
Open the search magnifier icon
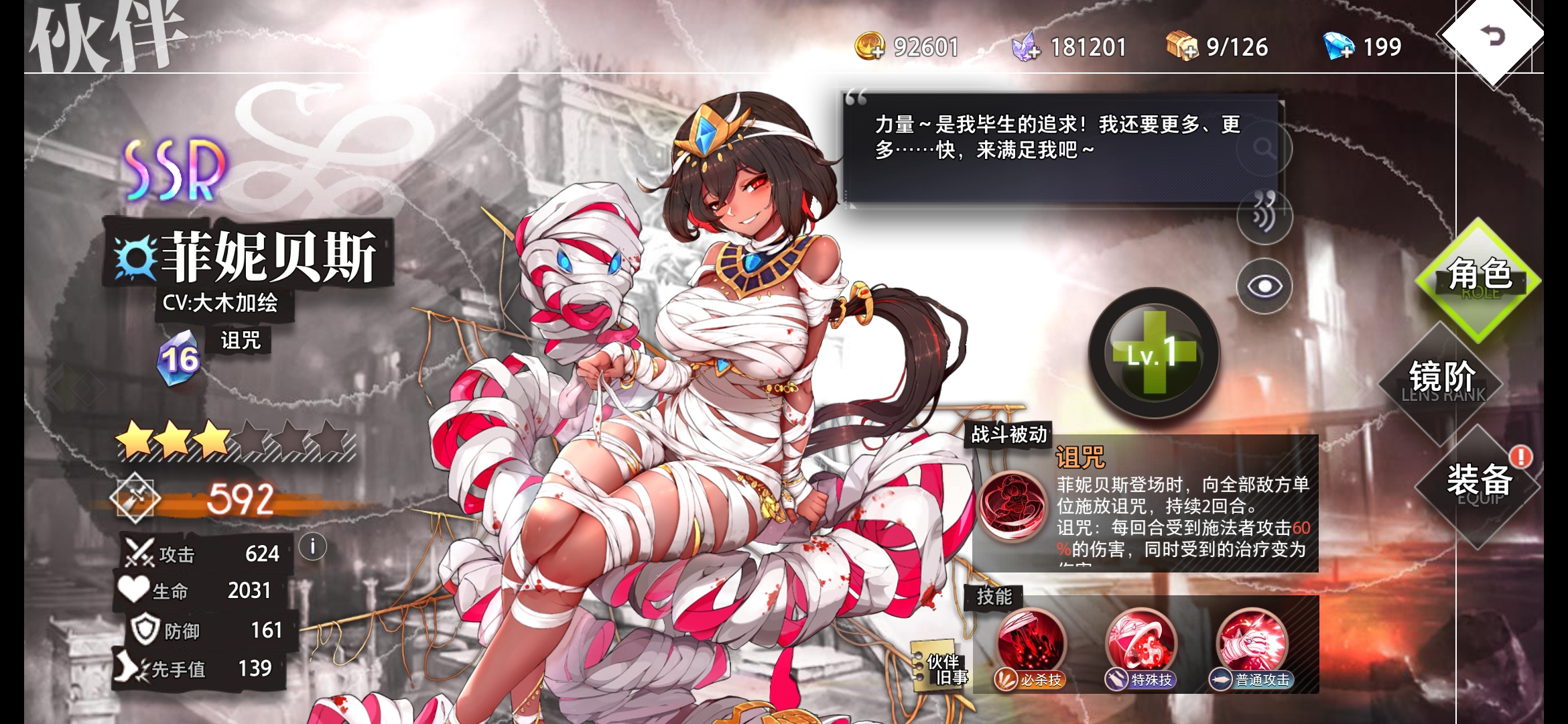[x=1263, y=146]
